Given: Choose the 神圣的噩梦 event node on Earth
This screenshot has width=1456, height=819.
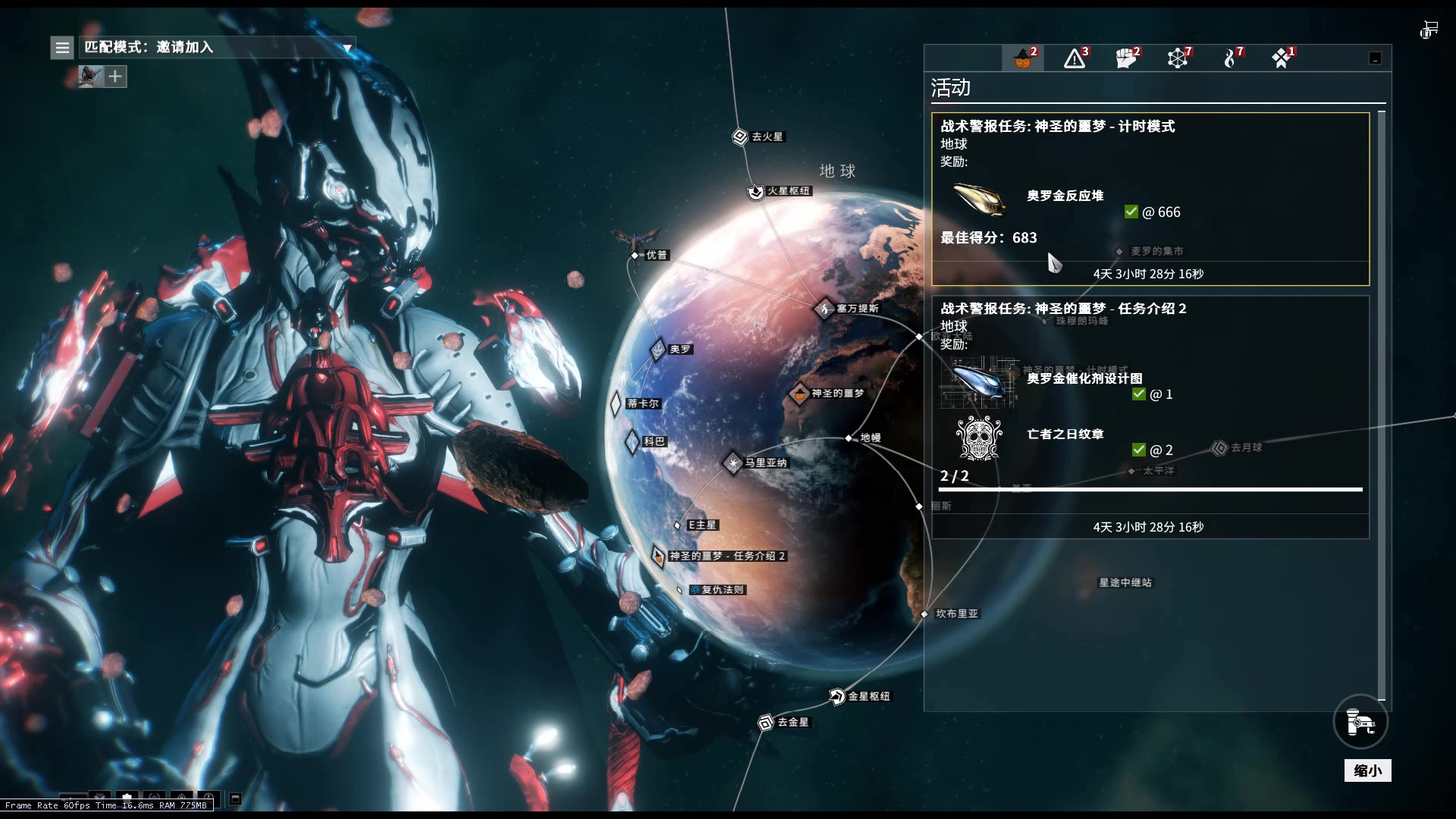Looking at the screenshot, I should (800, 394).
